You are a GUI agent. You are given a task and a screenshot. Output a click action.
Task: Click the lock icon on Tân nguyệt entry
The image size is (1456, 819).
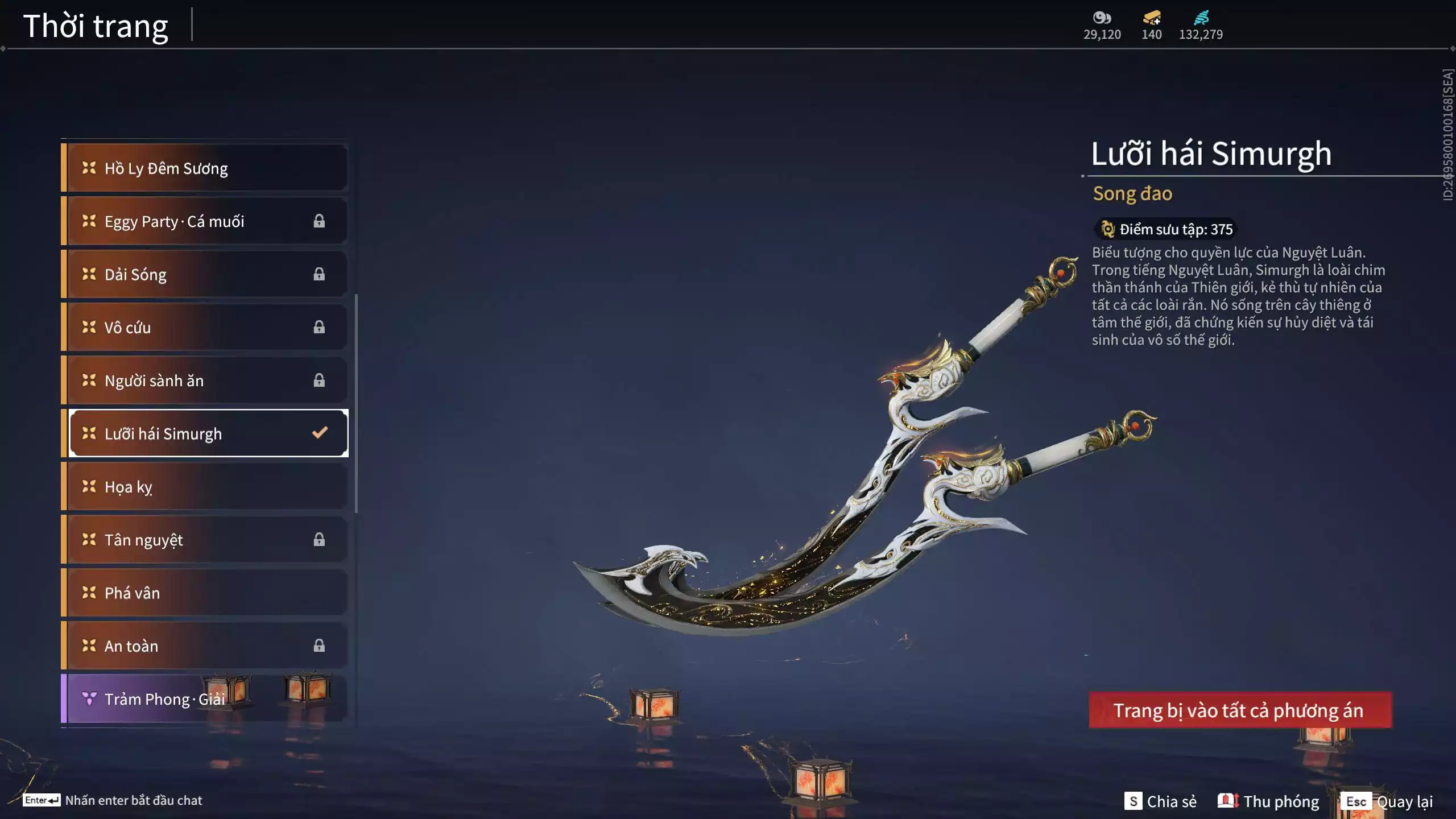click(x=319, y=539)
